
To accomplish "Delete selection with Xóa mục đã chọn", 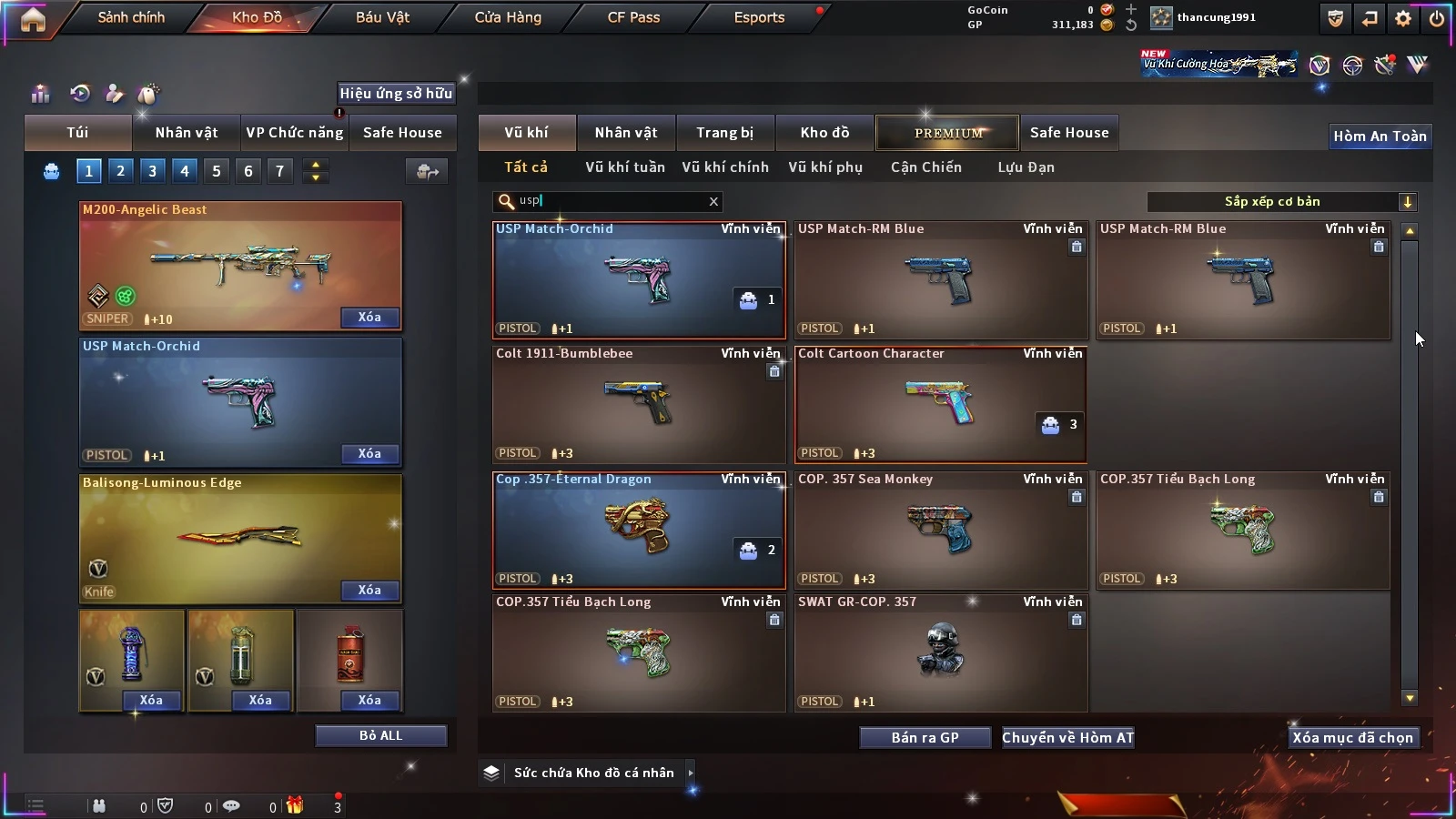I will point(1352,738).
